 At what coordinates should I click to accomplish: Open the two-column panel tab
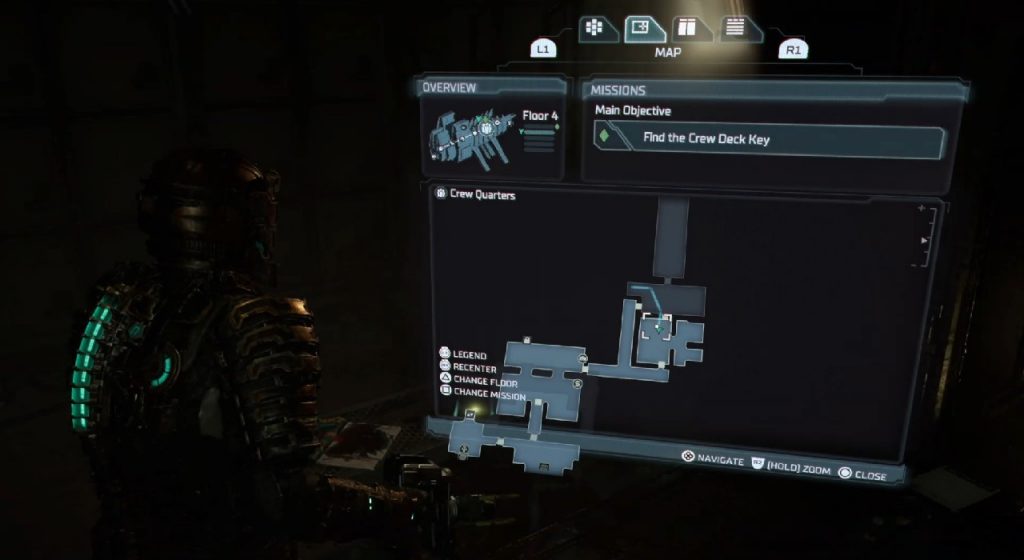click(687, 28)
